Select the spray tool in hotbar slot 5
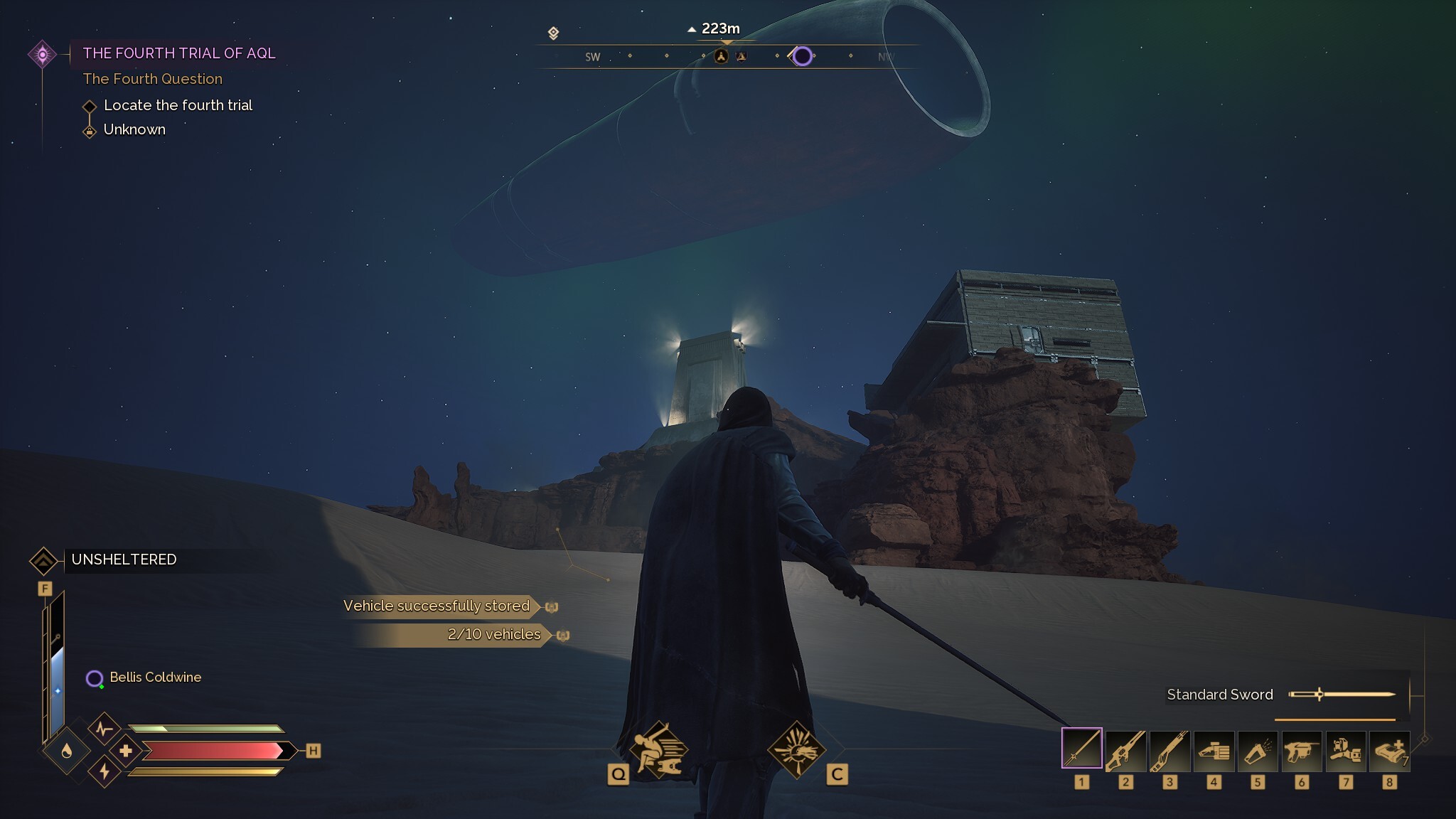Viewport: 1456px width, 819px height. (1258, 751)
